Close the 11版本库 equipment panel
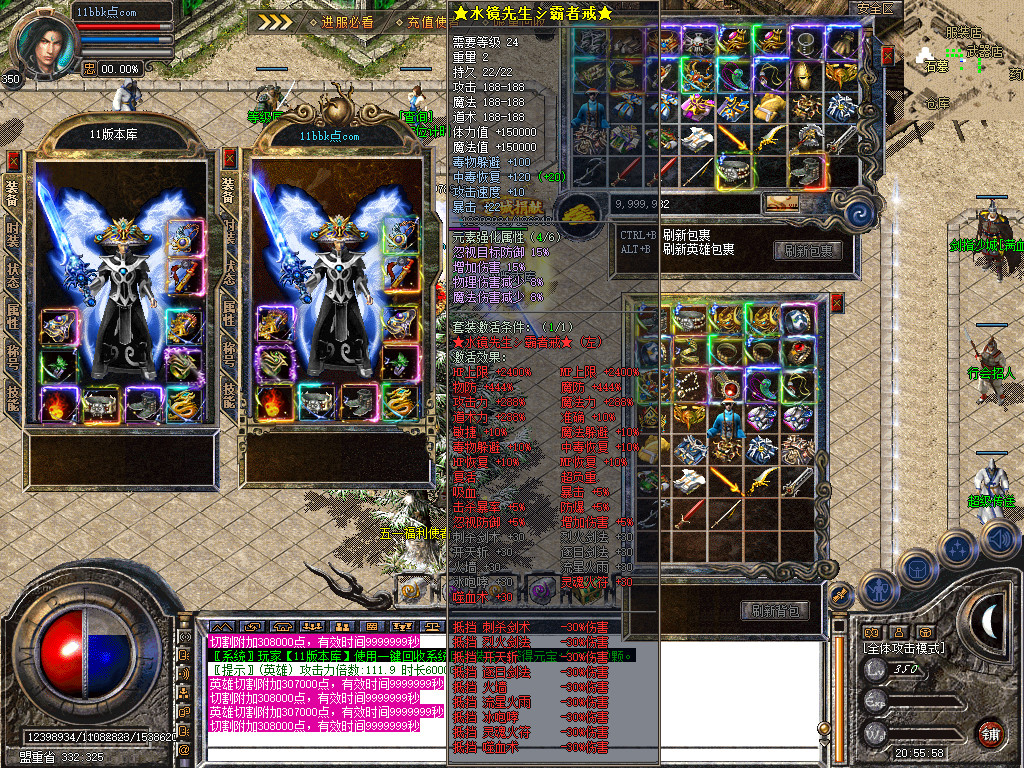This screenshot has width=1024, height=768. pyautogui.click(x=13, y=159)
